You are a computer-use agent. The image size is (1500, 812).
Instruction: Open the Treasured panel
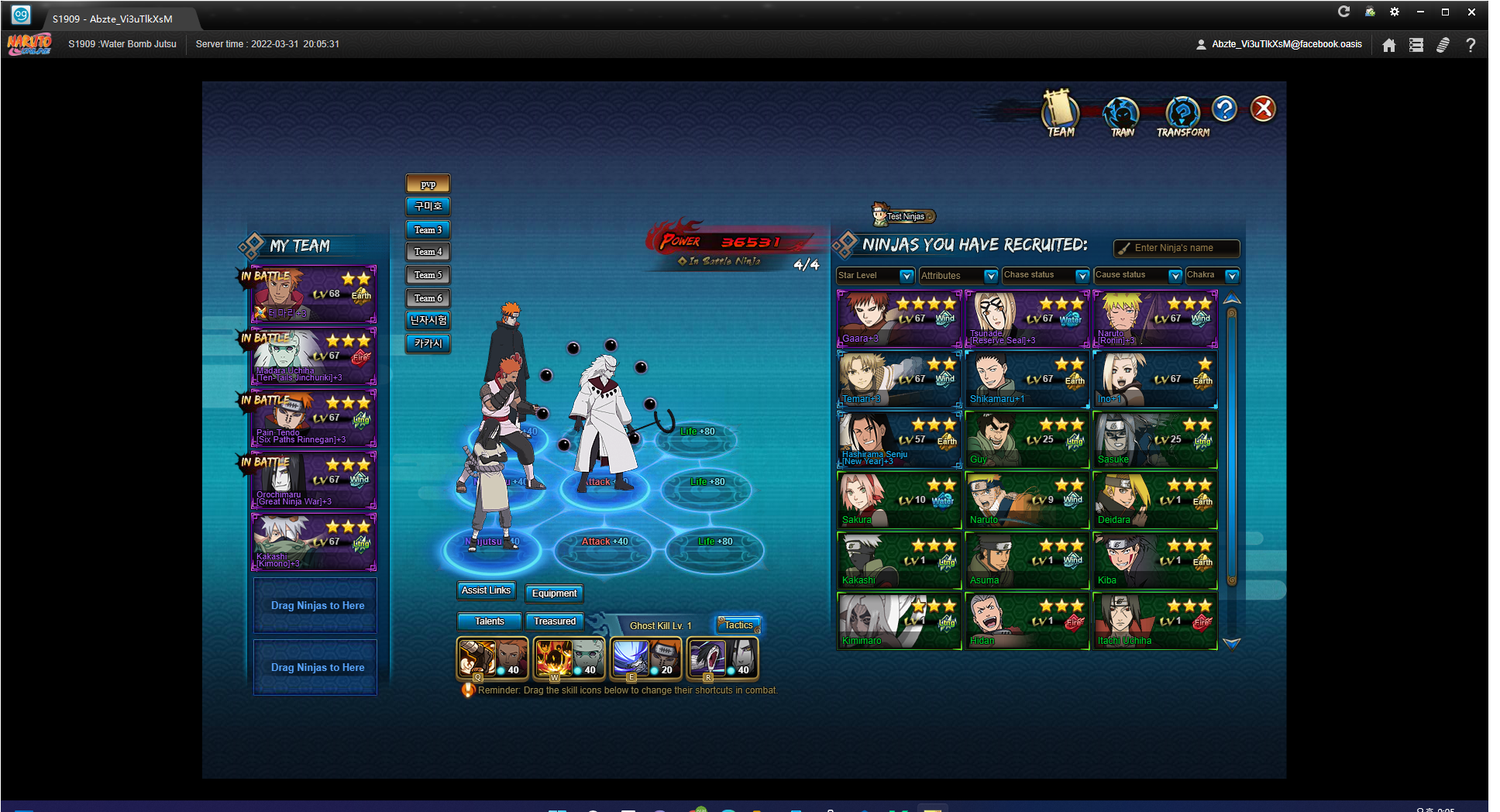click(x=555, y=621)
